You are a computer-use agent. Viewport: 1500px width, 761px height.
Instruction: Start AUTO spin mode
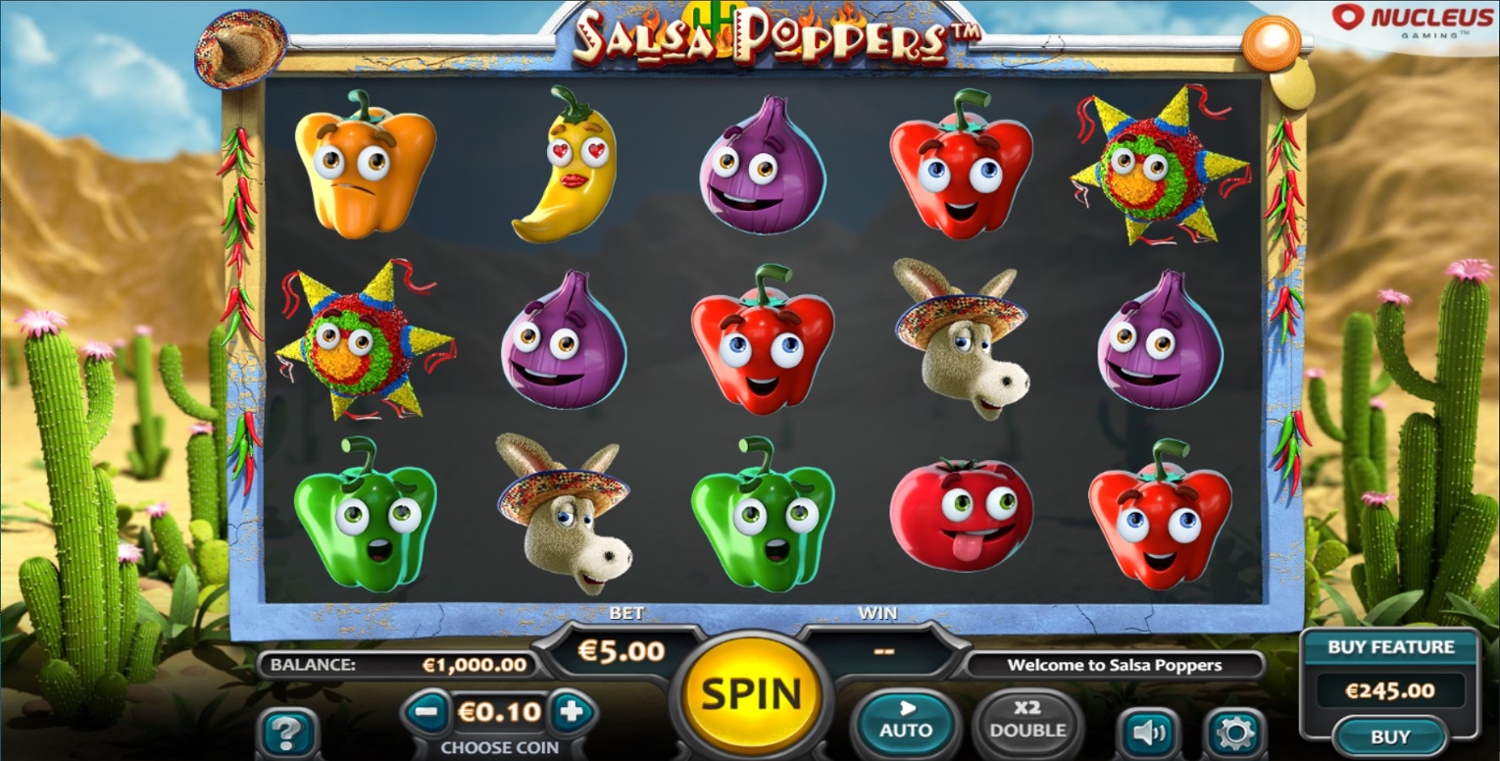pos(906,720)
